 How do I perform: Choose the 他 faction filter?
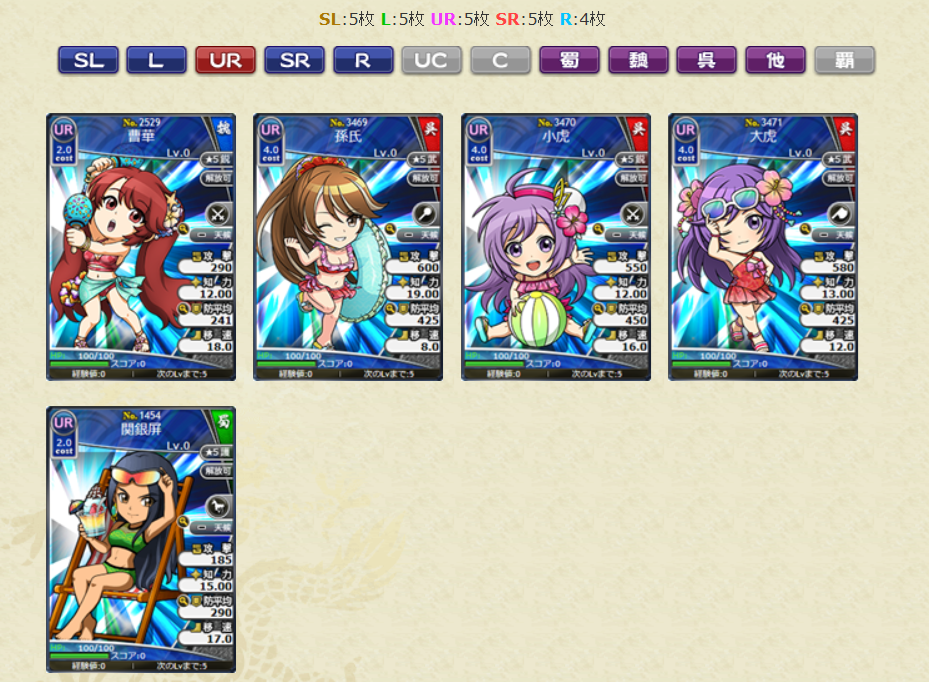tap(775, 60)
